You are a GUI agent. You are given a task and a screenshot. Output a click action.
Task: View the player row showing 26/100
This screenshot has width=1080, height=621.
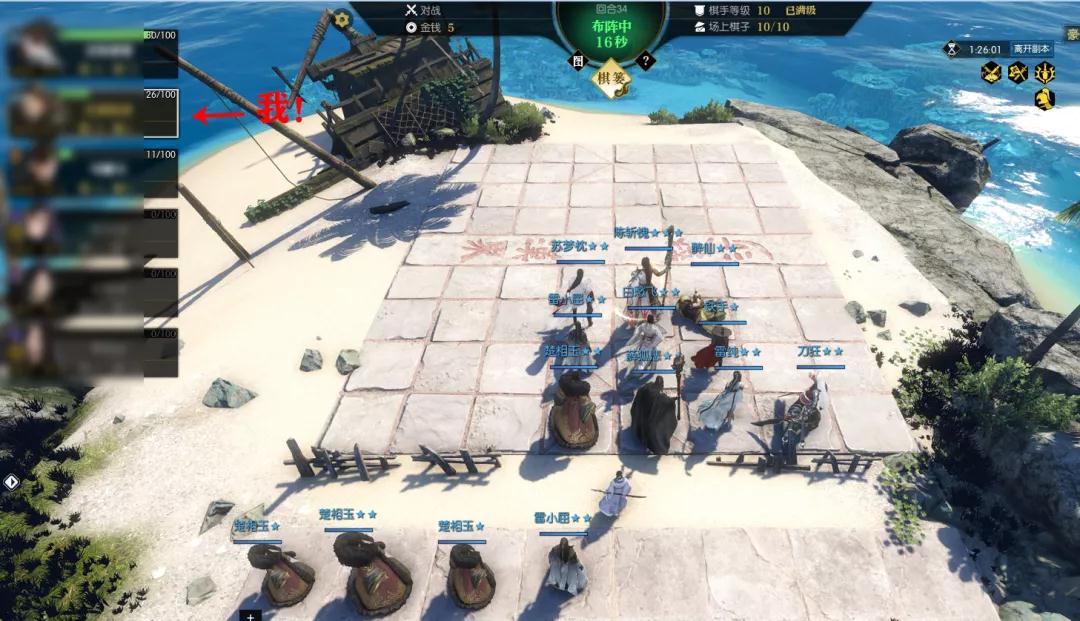click(x=92, y=112)
